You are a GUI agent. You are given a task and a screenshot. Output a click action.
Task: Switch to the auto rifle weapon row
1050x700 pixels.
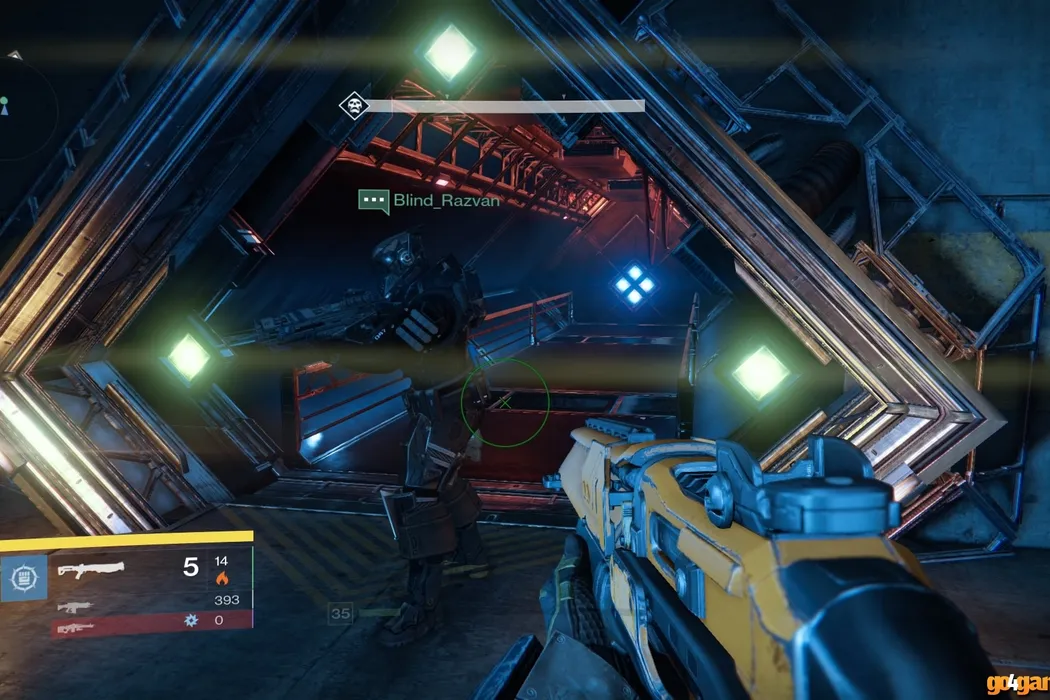pyautogui.click(x=76, y=605)
